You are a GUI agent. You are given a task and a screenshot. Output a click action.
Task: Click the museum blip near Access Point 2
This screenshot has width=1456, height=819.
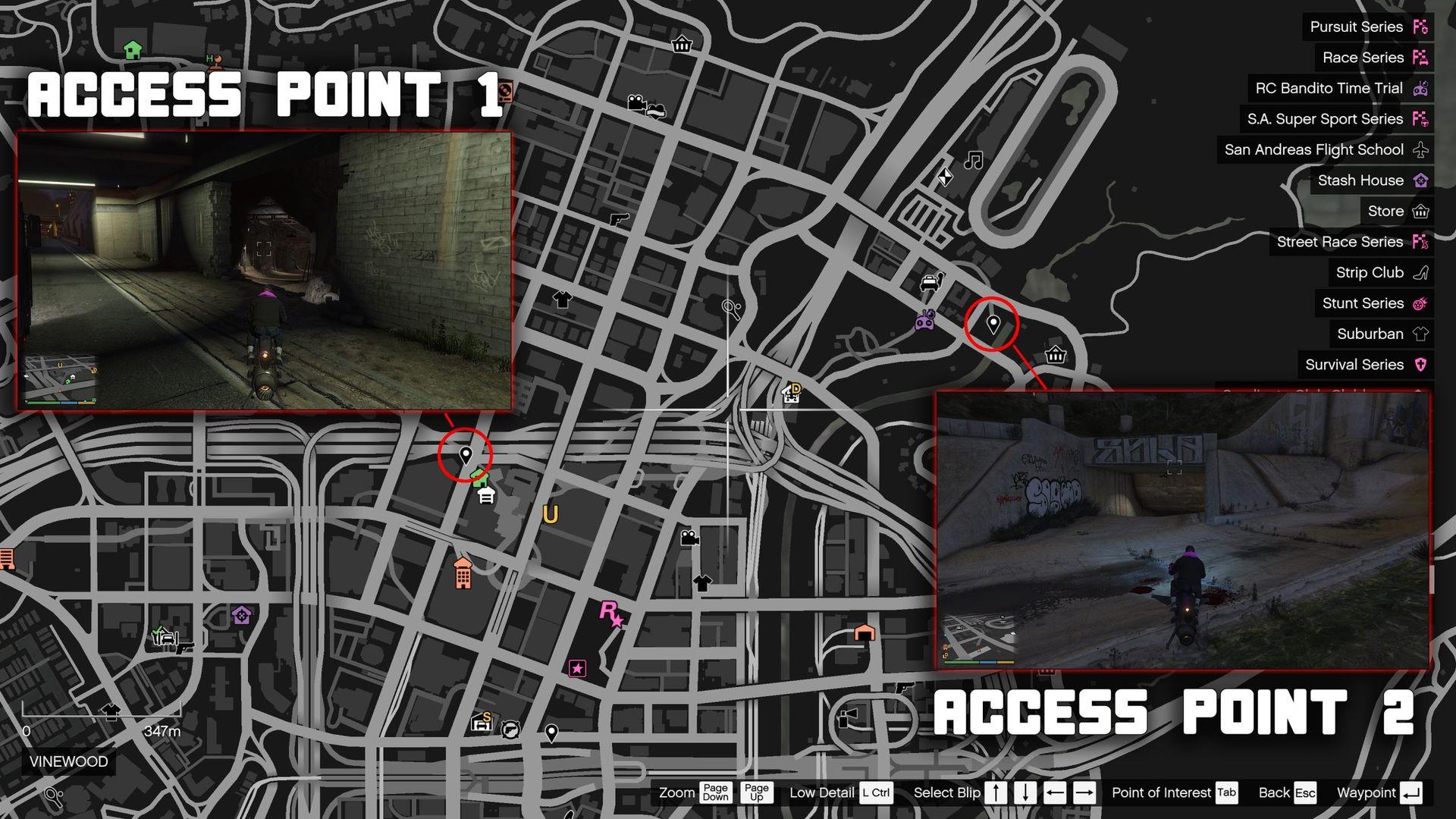[x=1054, y=355]
